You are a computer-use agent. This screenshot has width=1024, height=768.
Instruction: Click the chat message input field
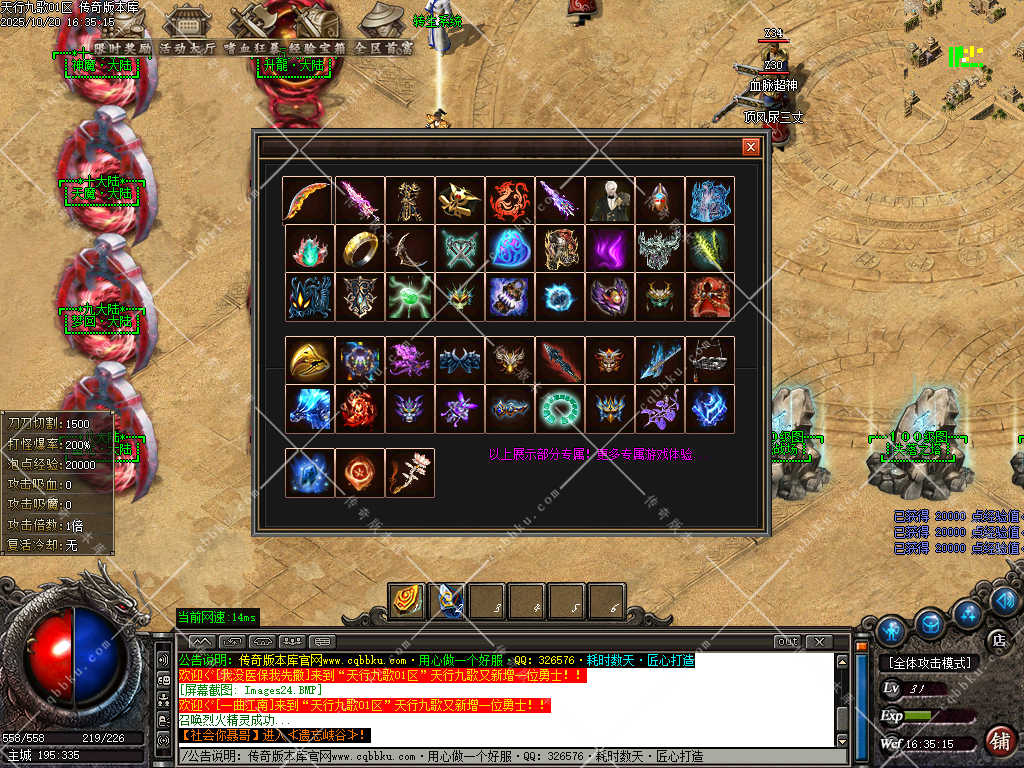click(500, 757)
